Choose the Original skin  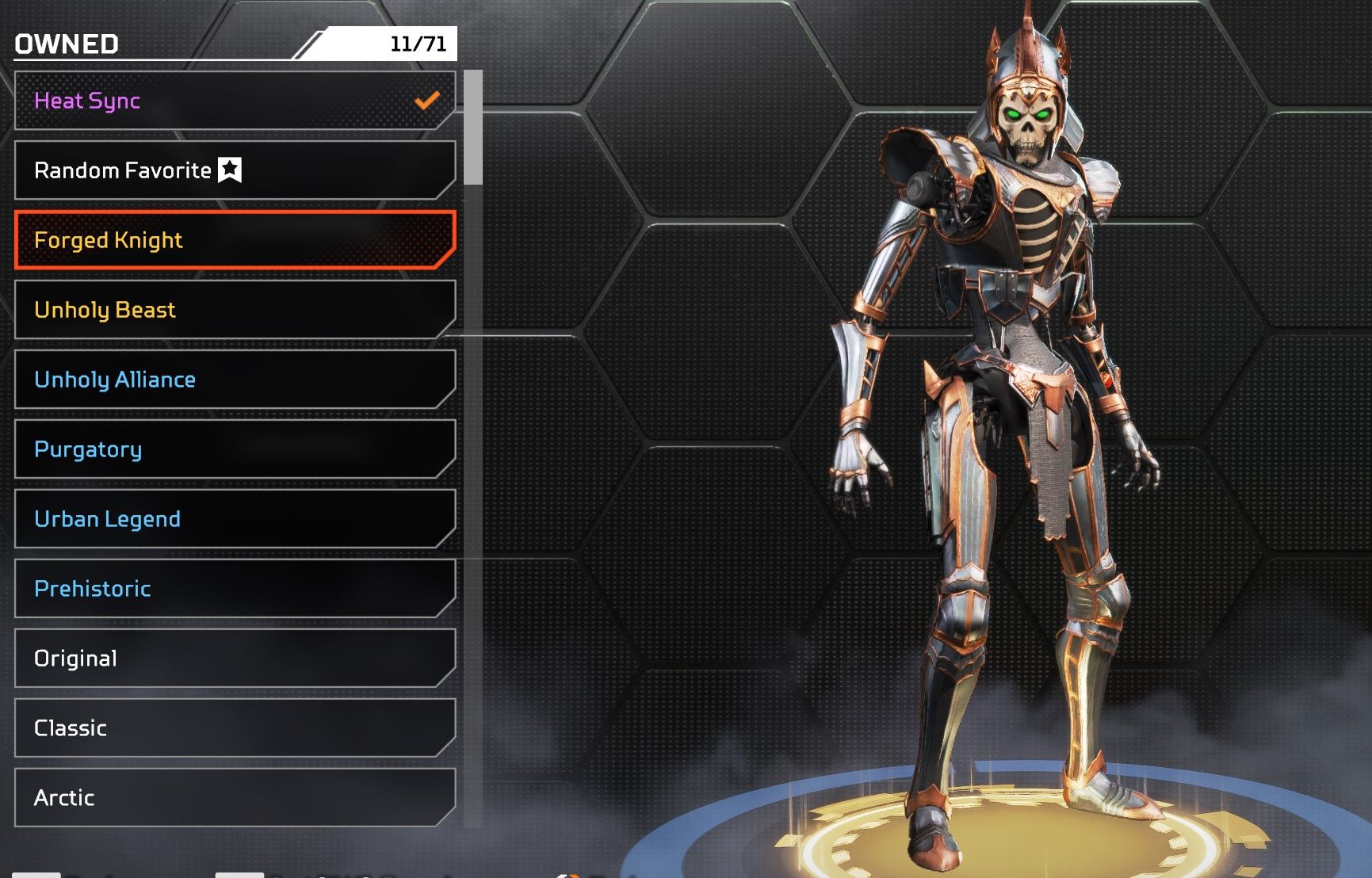[235, 658]
